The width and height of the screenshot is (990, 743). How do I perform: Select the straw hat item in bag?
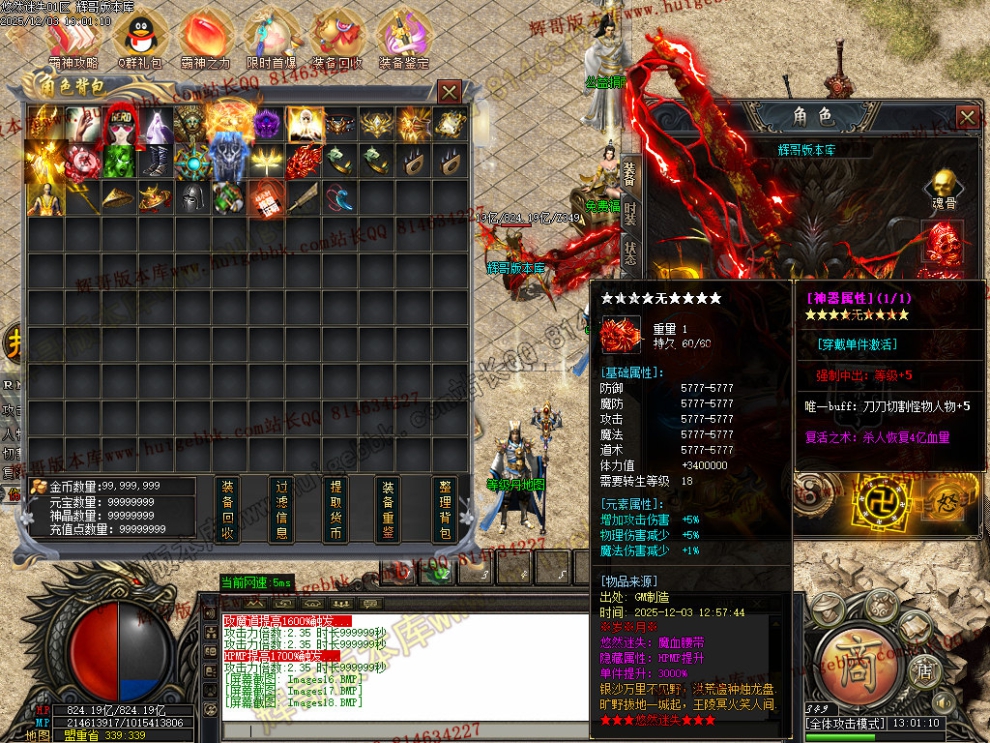(x=118, y=197)
